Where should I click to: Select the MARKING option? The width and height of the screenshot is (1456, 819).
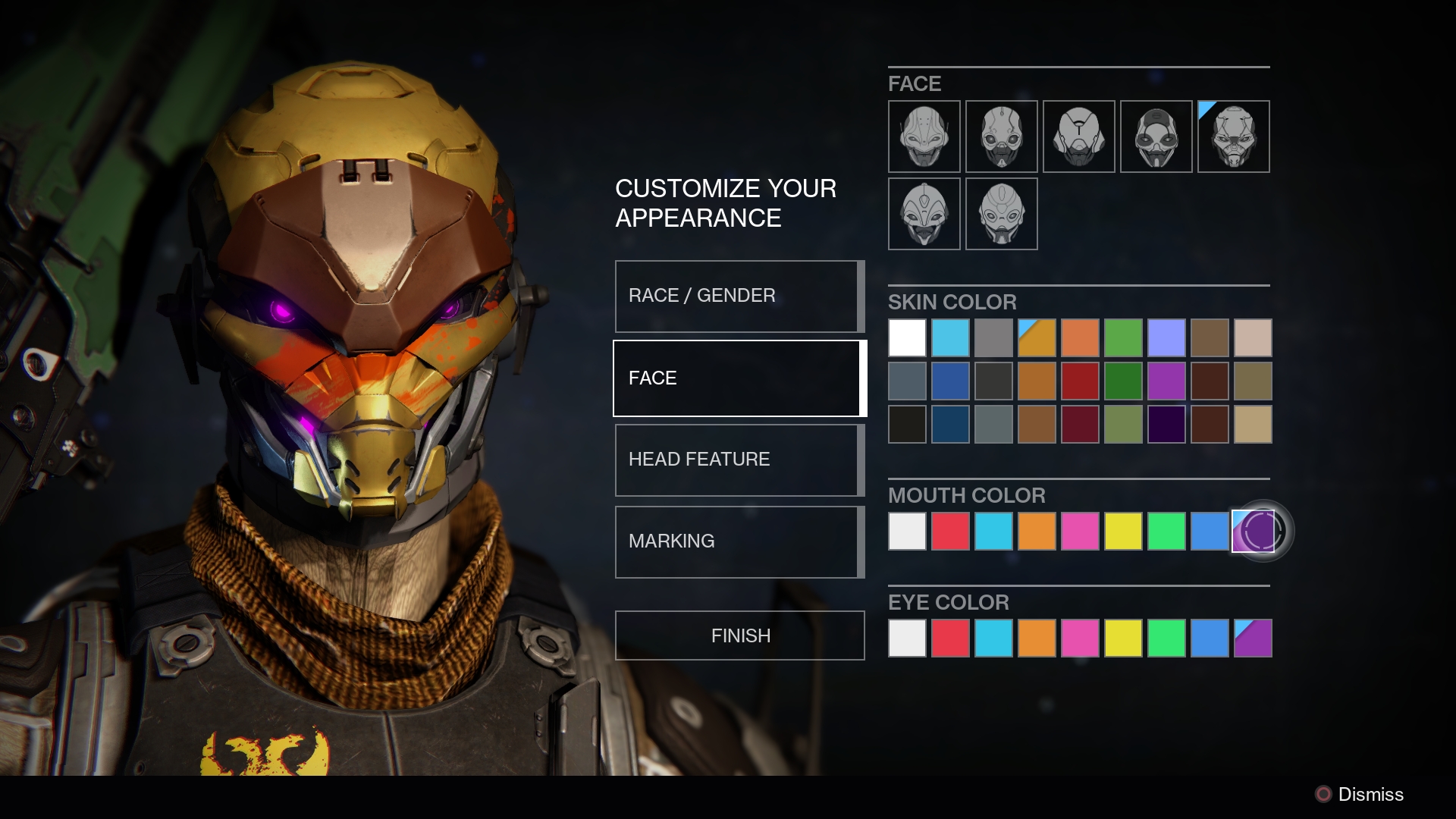pos(738,541)
